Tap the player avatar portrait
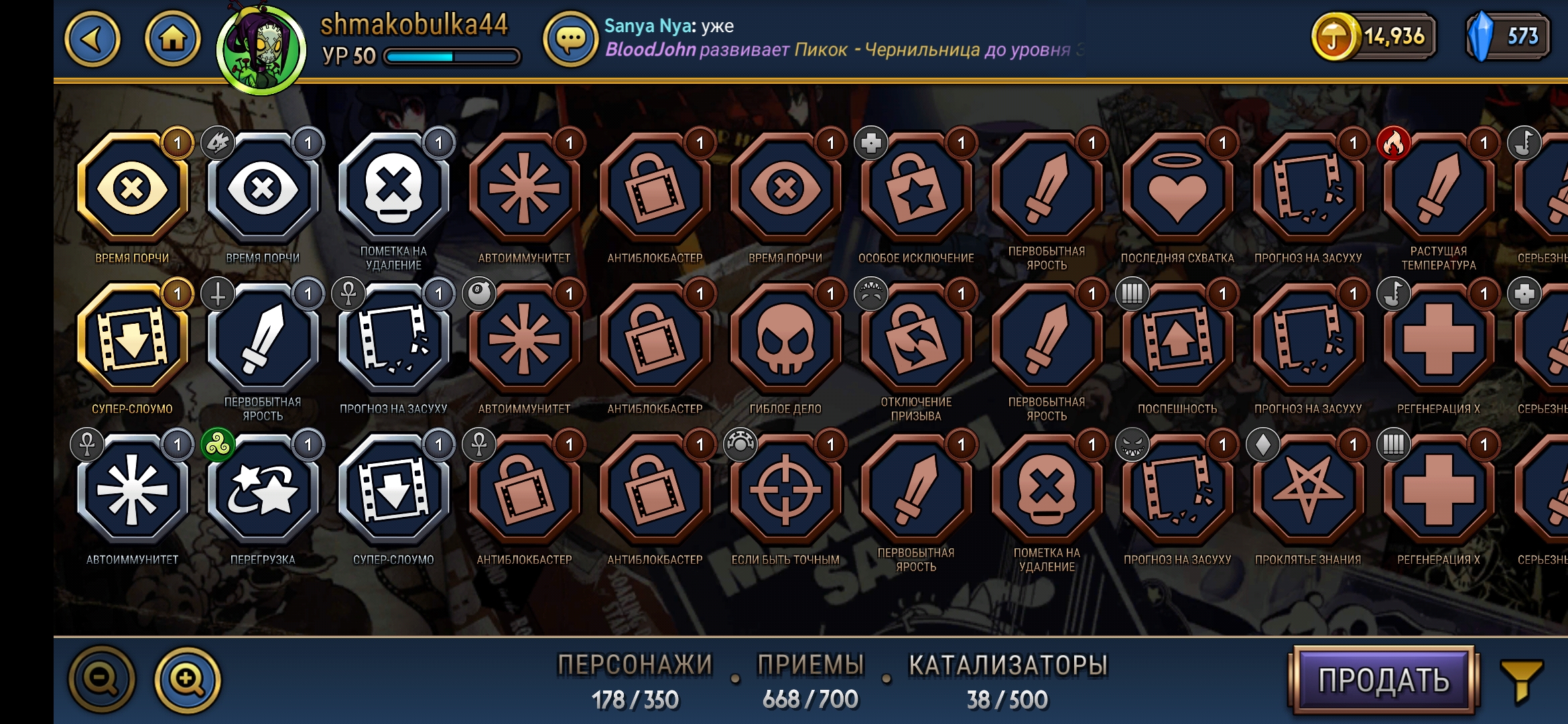The height and width of the screenshot is (724, 1568). [261, 50]
